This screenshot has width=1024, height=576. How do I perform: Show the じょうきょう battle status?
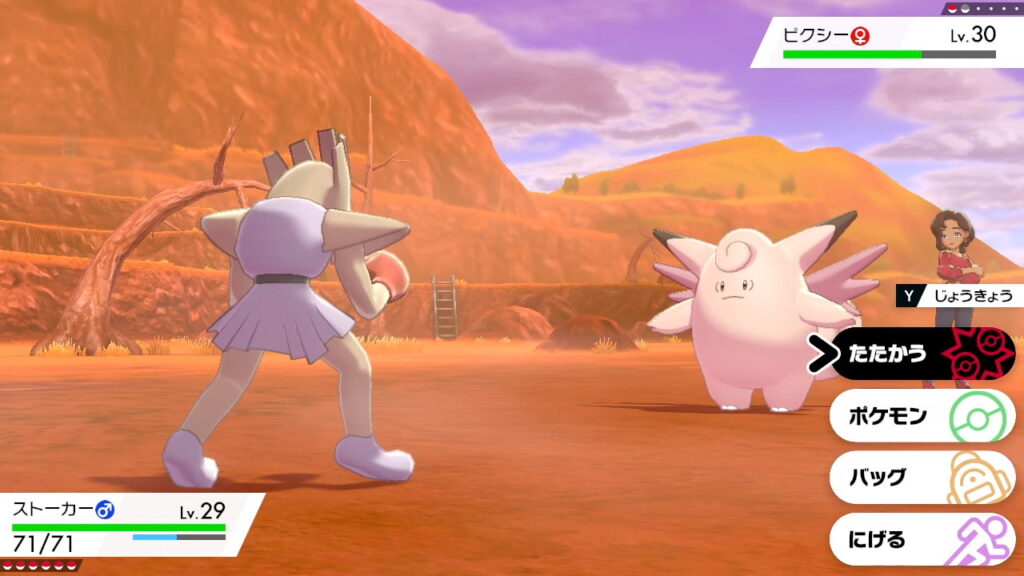coord(958,296)
